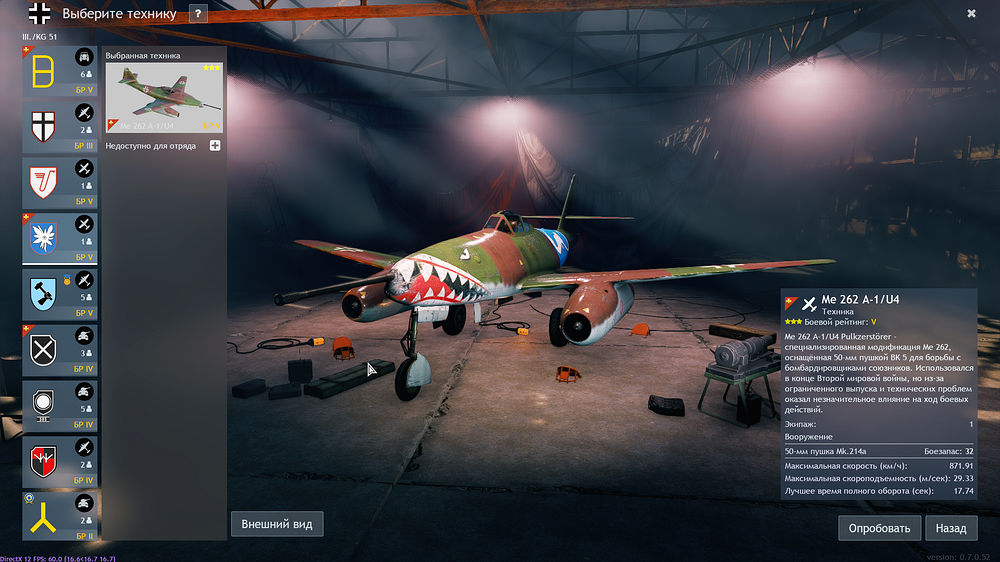Choose the red and black shield squad
1000x562 pixels.
click(x=60, y=460)
